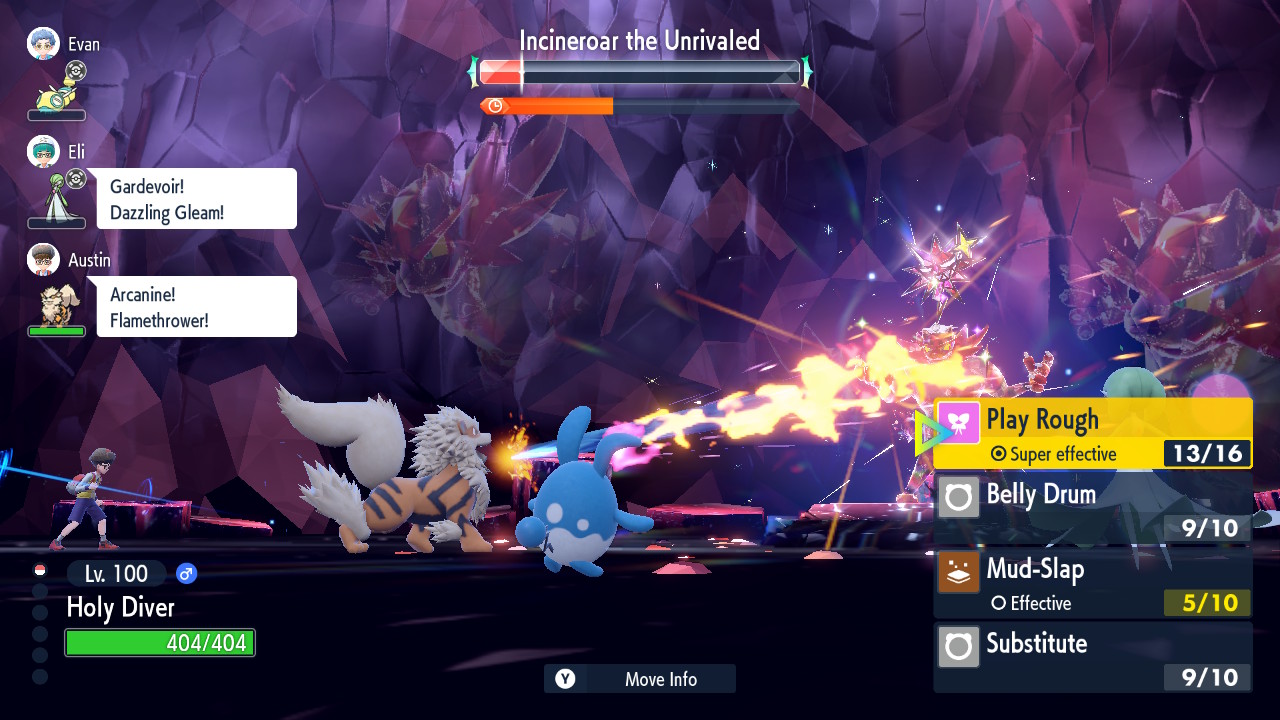This screenshot has height=720, width=1280.
Task: Pick the Substitute move
Action: coord(1092,656)
